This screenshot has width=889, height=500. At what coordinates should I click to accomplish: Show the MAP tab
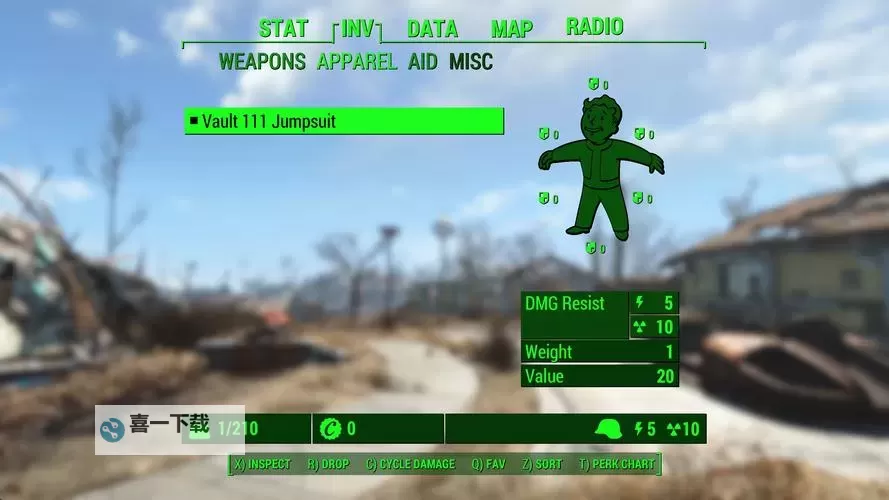pos(511,28)
